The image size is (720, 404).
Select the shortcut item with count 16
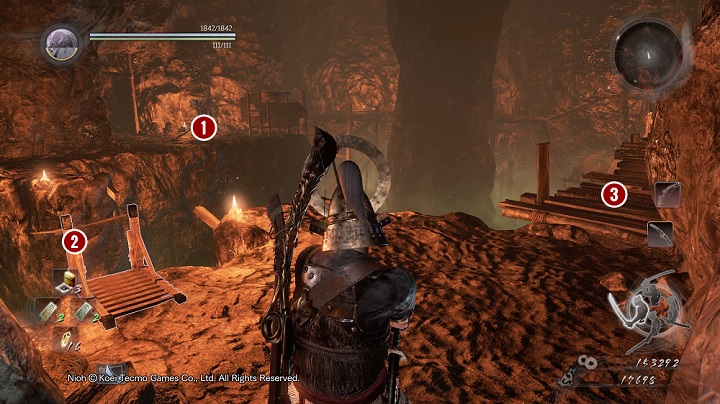tap(64, 340)
